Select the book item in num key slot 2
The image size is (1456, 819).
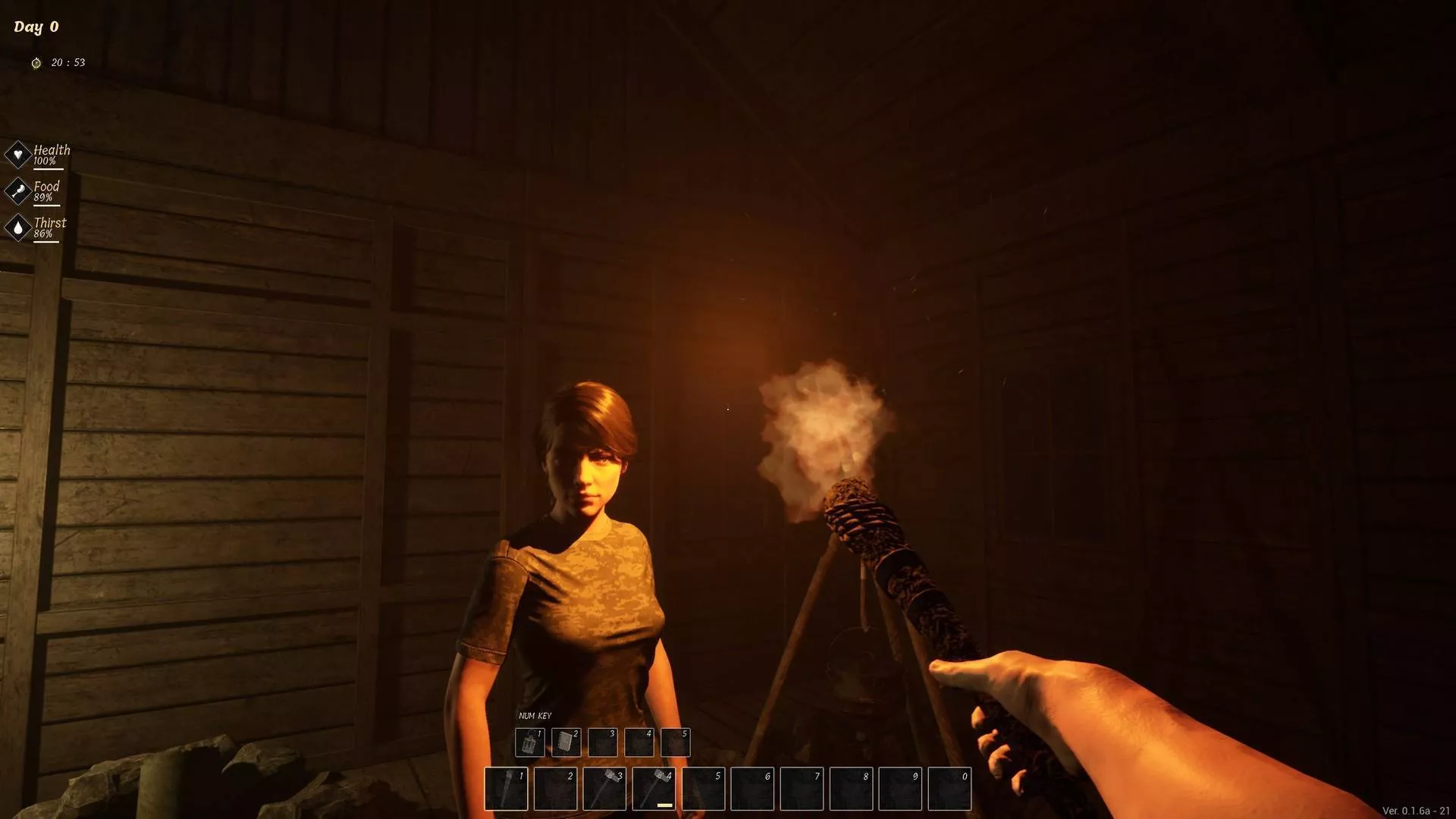566,742
